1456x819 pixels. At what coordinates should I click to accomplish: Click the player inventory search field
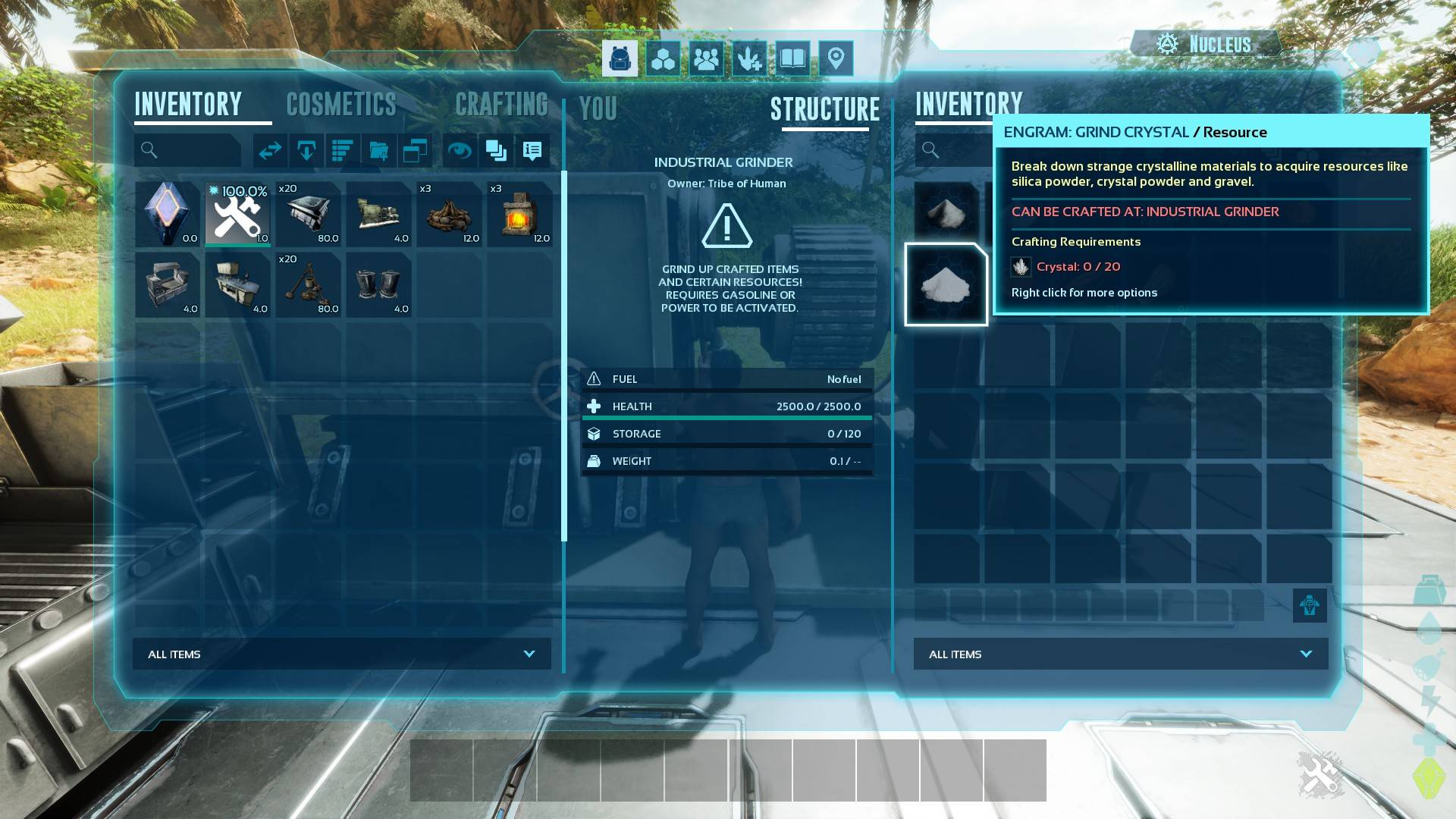pos(188,150)
